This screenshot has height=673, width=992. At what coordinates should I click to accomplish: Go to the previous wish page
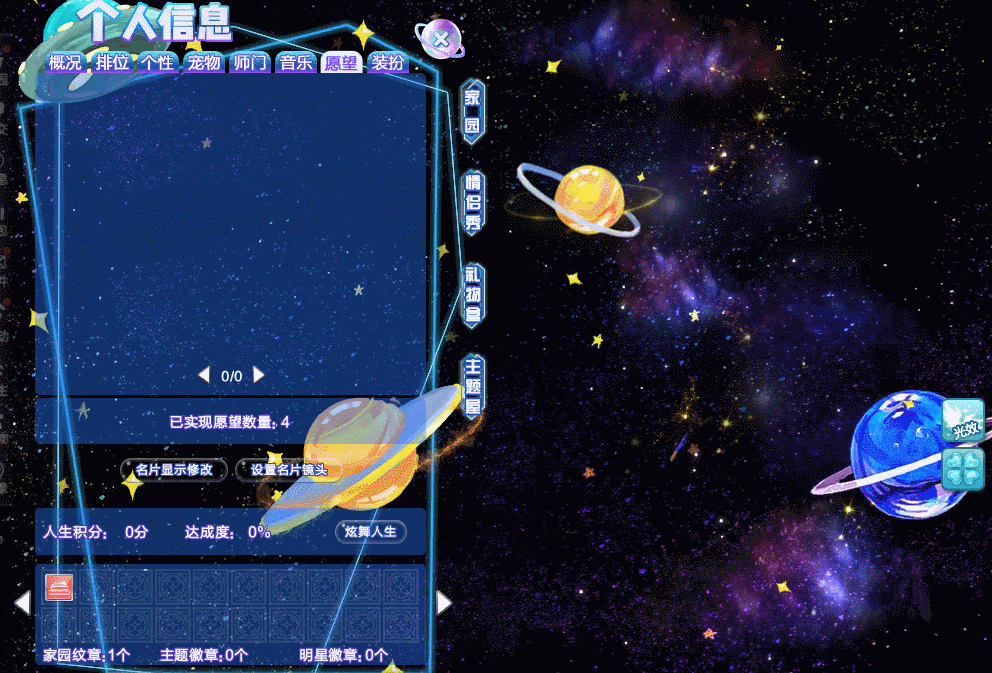pyautogui.click(x=203, y=375)
